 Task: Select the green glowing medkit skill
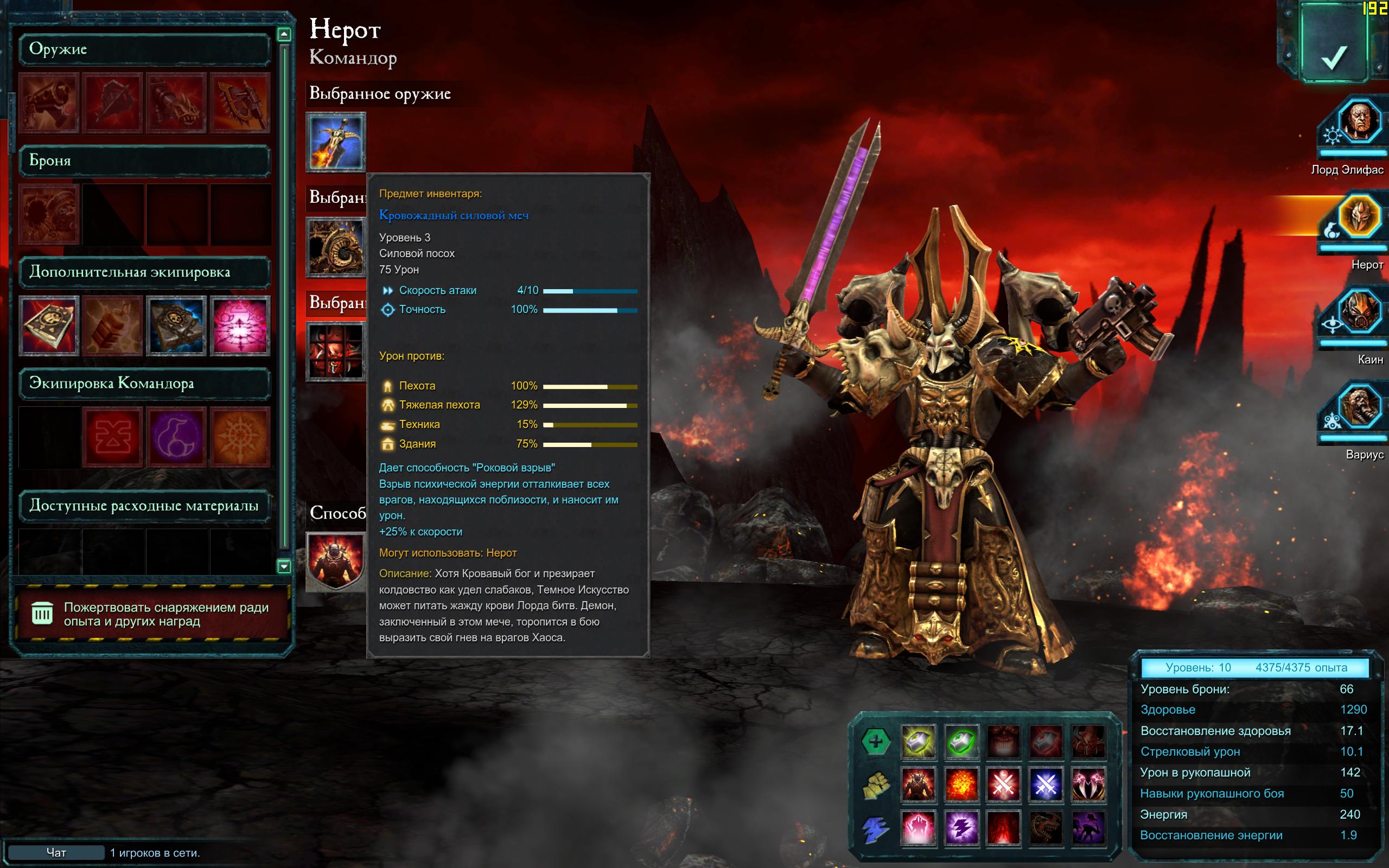click(961, 742)
